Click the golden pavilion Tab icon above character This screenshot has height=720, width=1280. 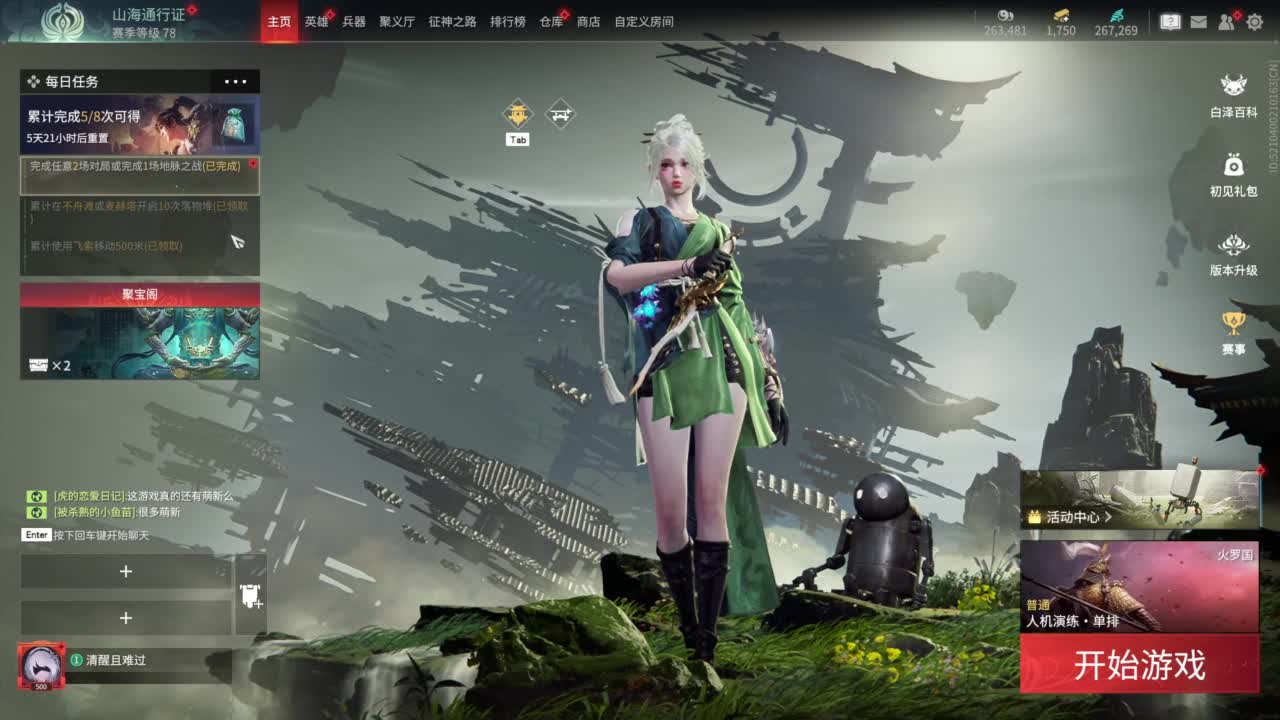(516, 113)
